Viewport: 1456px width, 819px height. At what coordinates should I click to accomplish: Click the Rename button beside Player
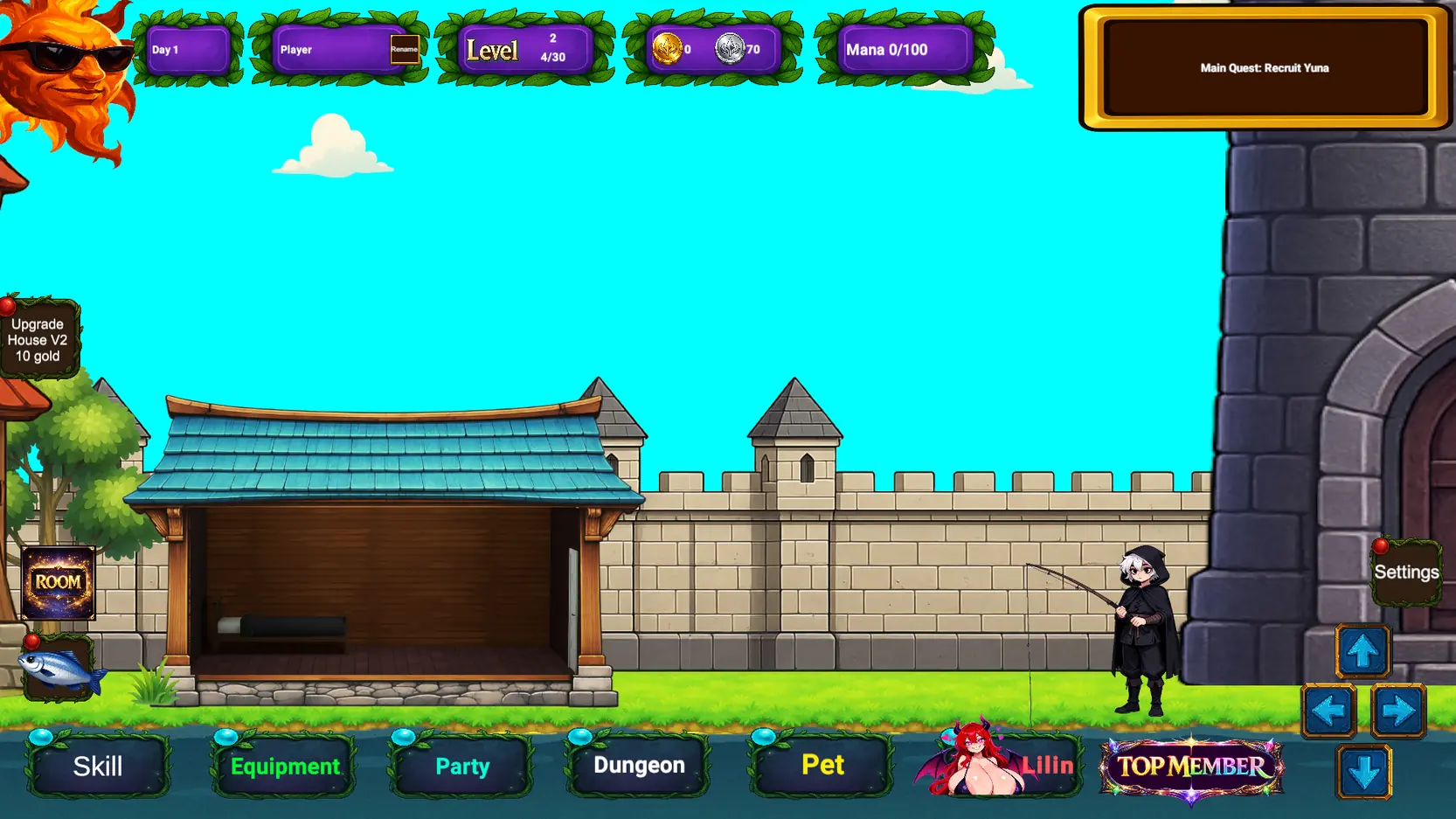[x=404, y=50]
